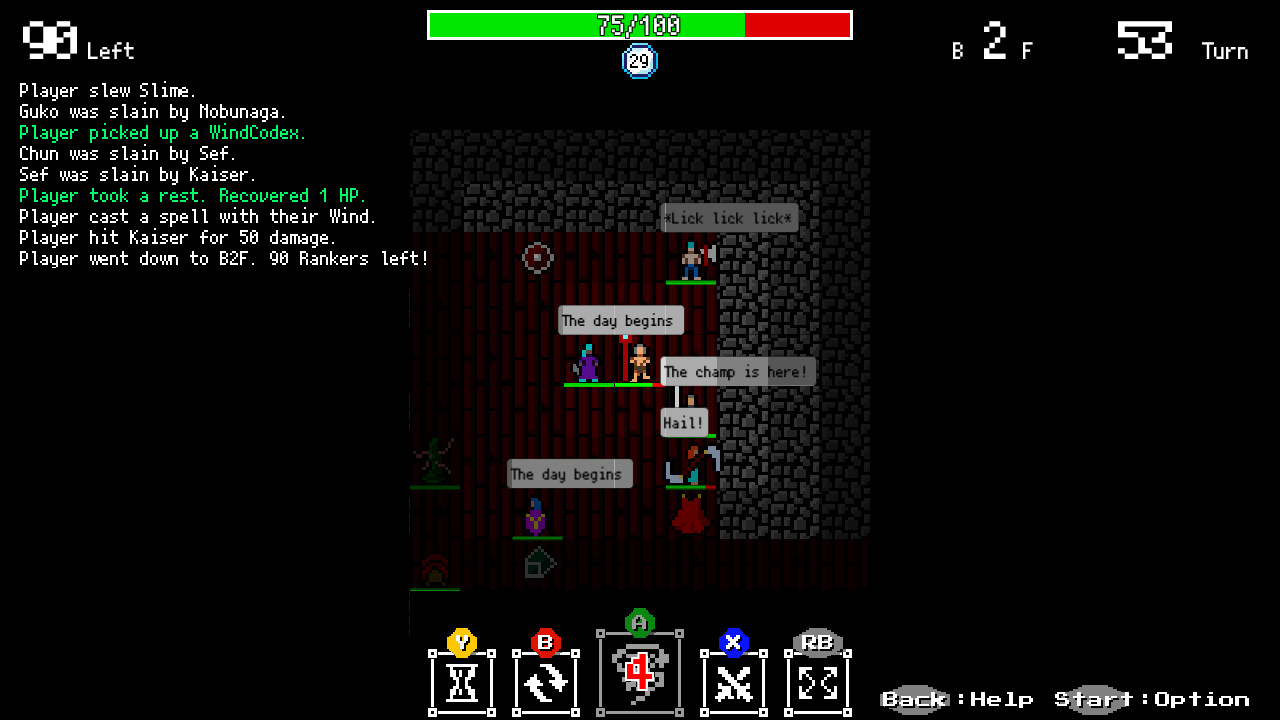Click the level 29 badge below the HP bar
The image size is (1280, 720).
pos(638,60)
